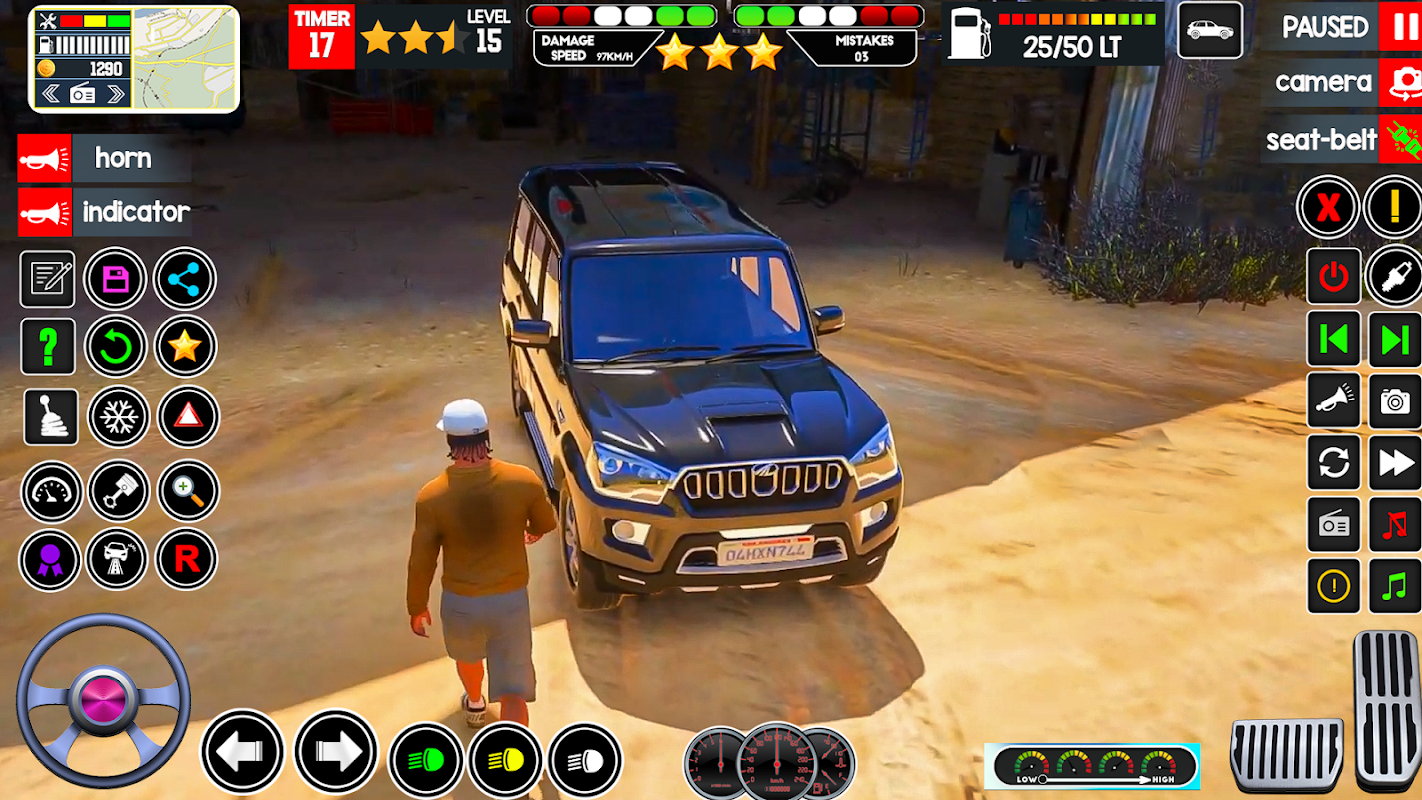
Task: Open the share icon
Action: (185, 279)
